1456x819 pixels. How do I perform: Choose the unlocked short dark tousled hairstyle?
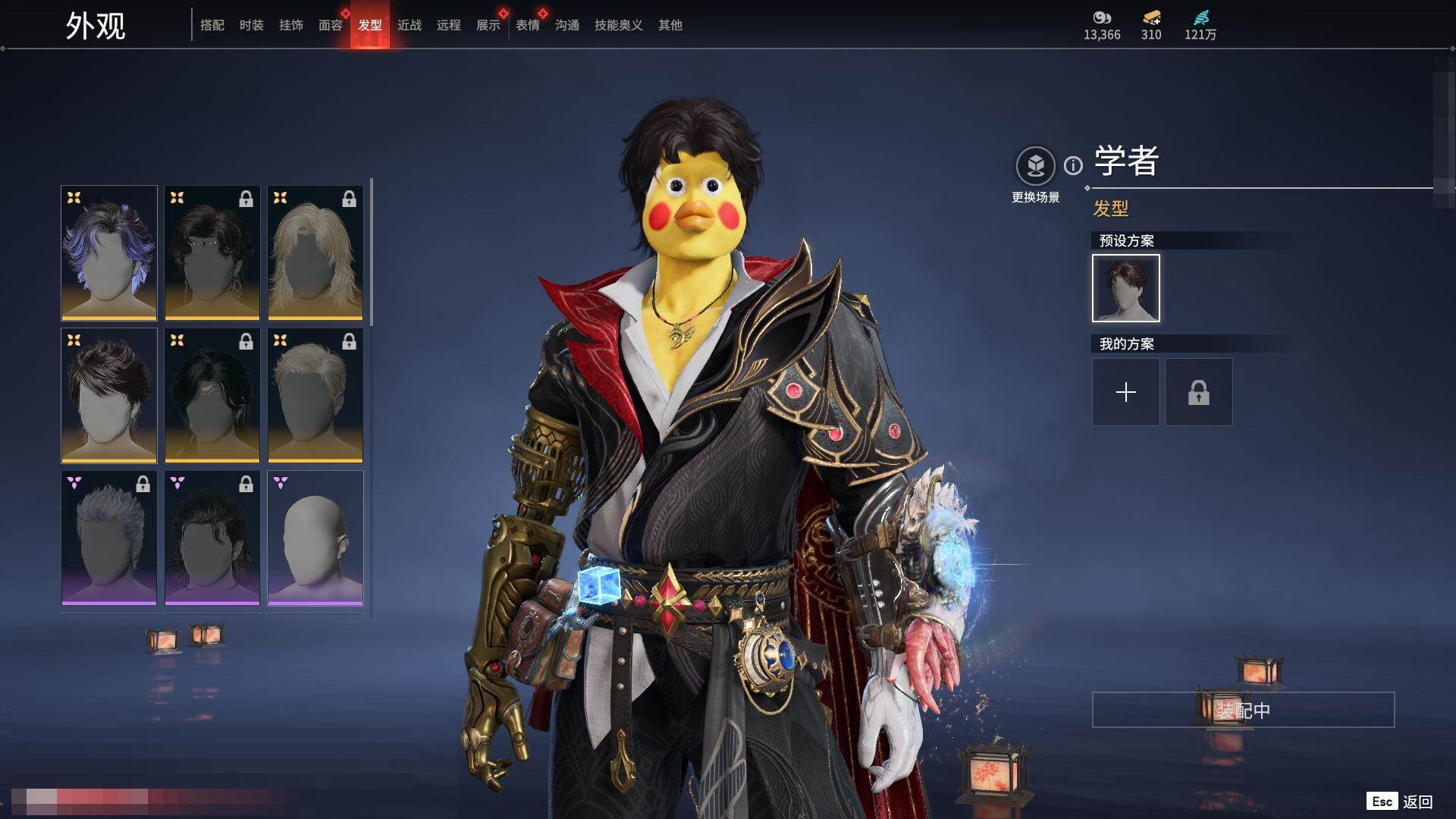109,395
